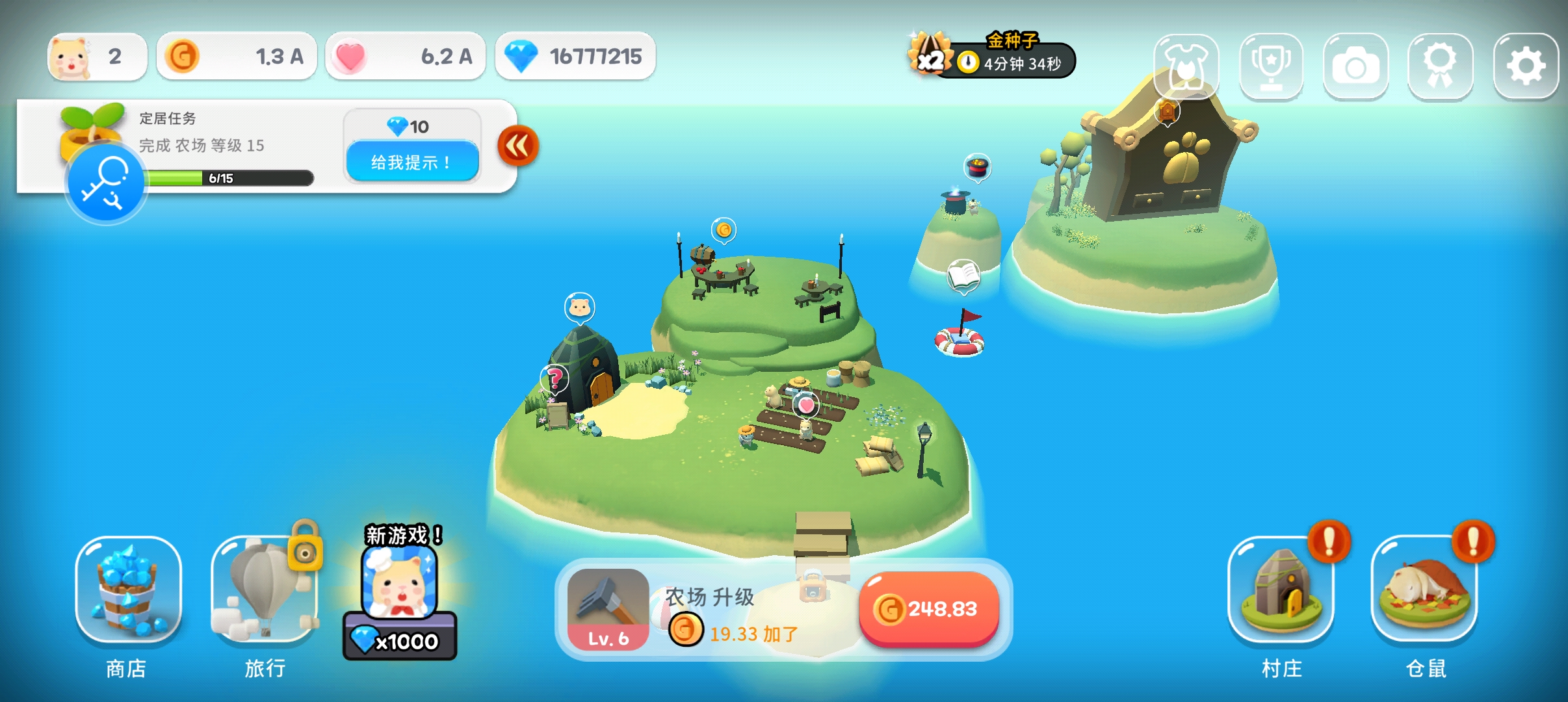Open the book bubble near small island

(x=963, y=276)
